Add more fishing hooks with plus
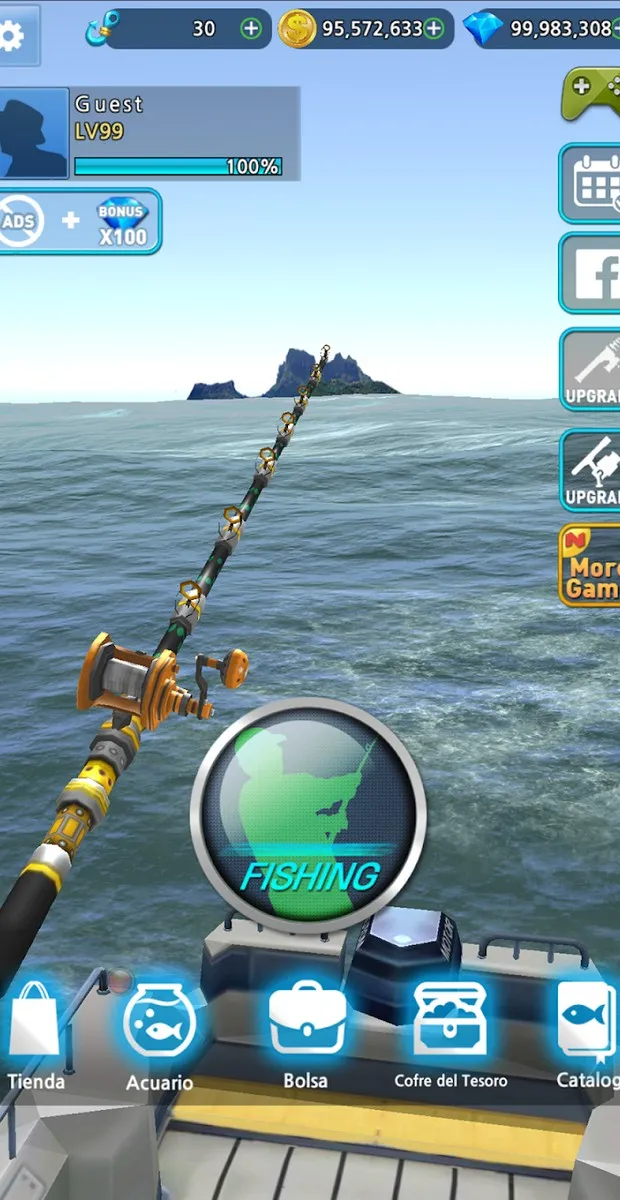 click(x=251, y=29)
